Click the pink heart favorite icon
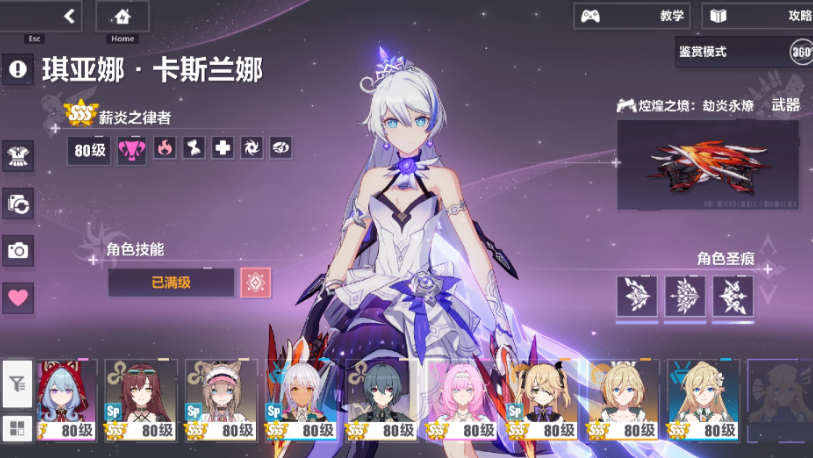This screenshot has height=458, width=813. (x=18, y=297)
